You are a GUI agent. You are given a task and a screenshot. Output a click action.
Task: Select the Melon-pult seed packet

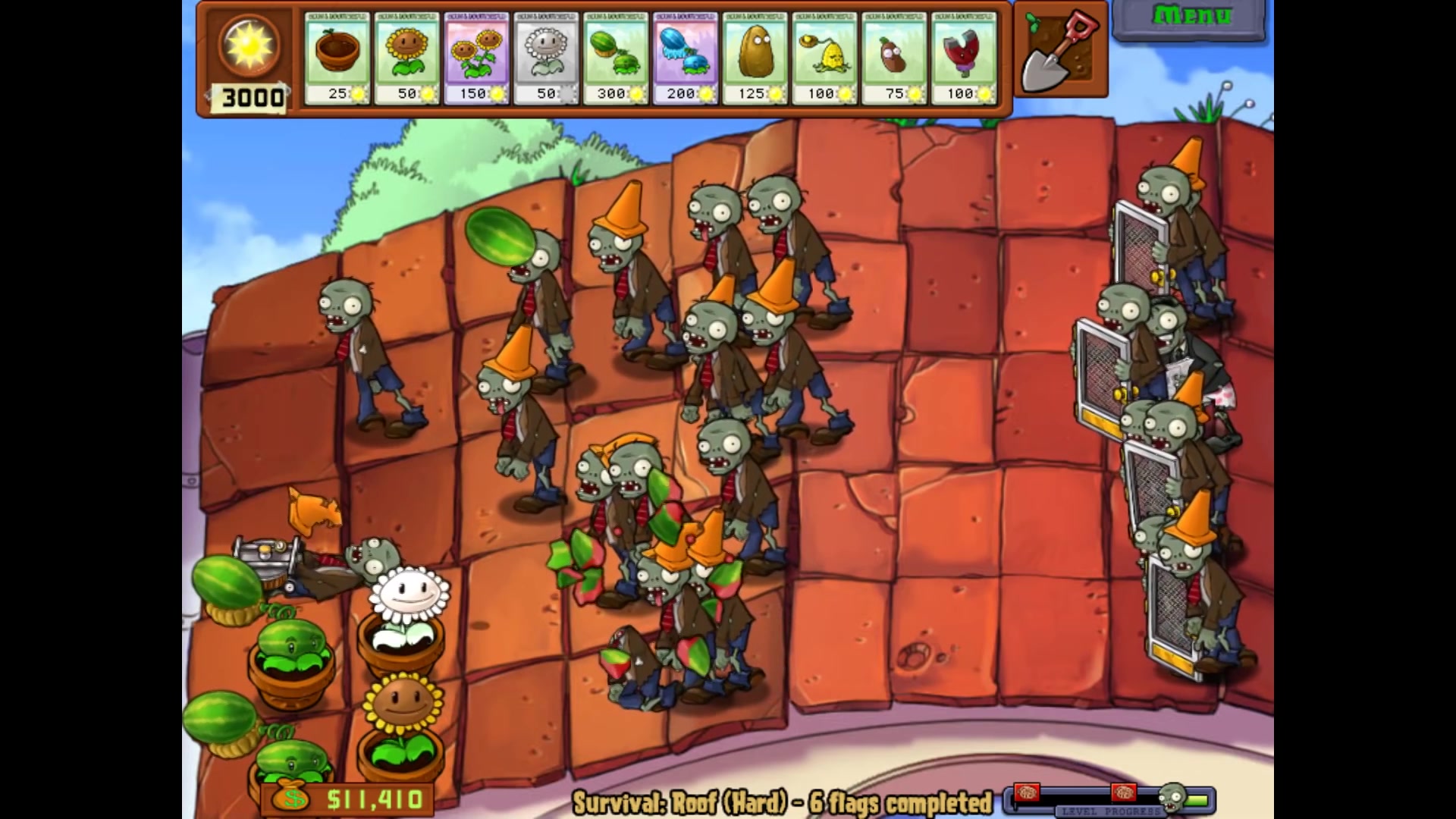point(616,58)
